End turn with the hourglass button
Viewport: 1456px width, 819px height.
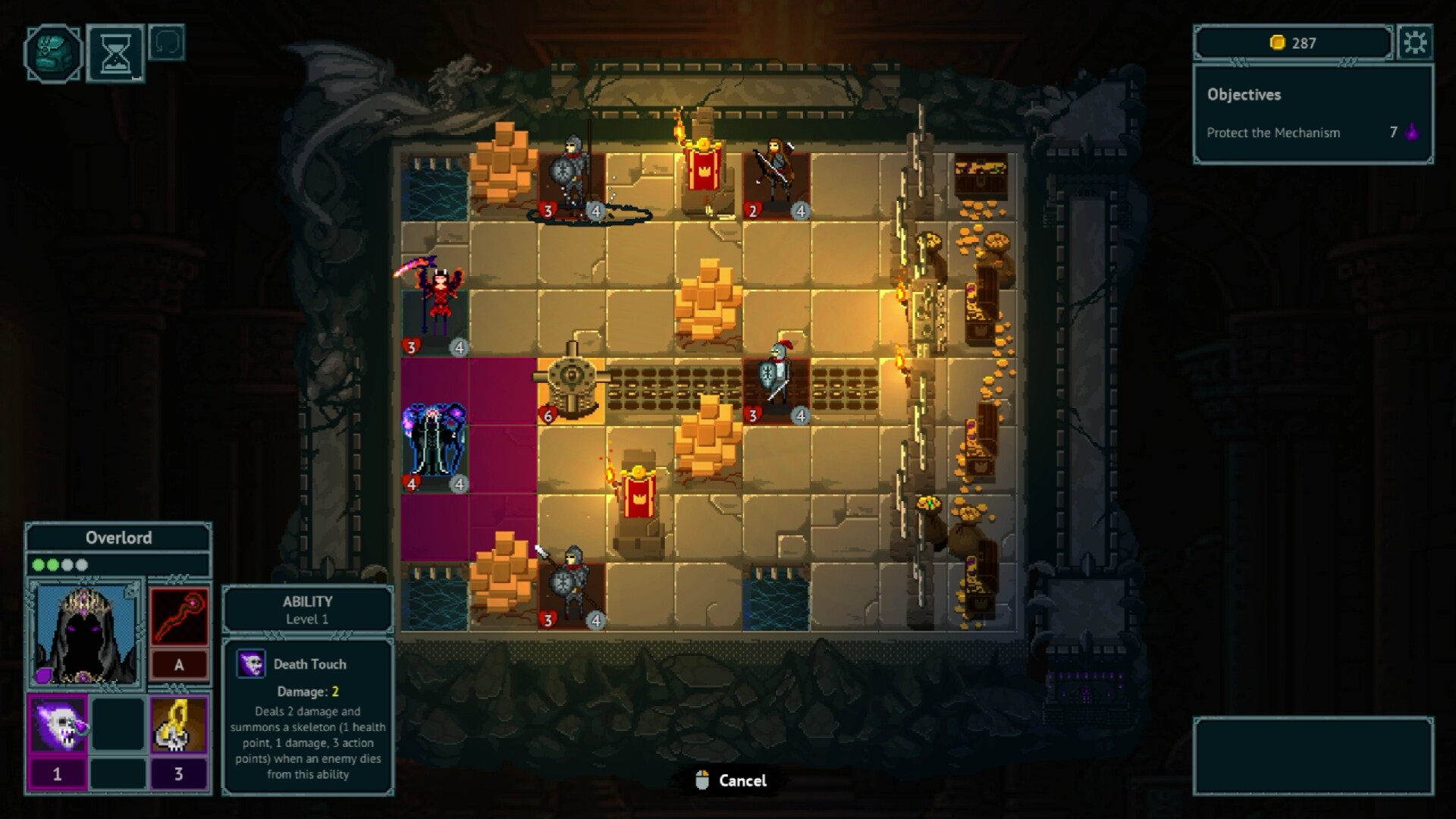pos(115,53)
